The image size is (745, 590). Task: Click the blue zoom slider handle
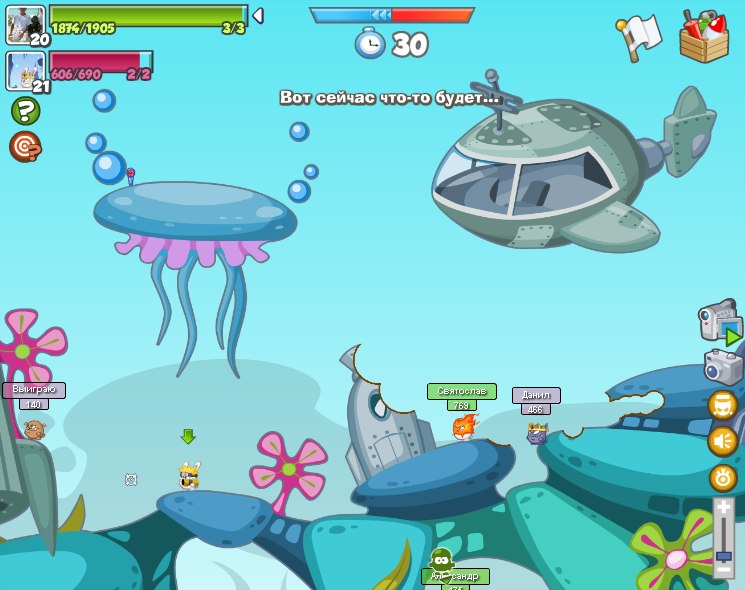pyautogui.click(x=723, y=555)
